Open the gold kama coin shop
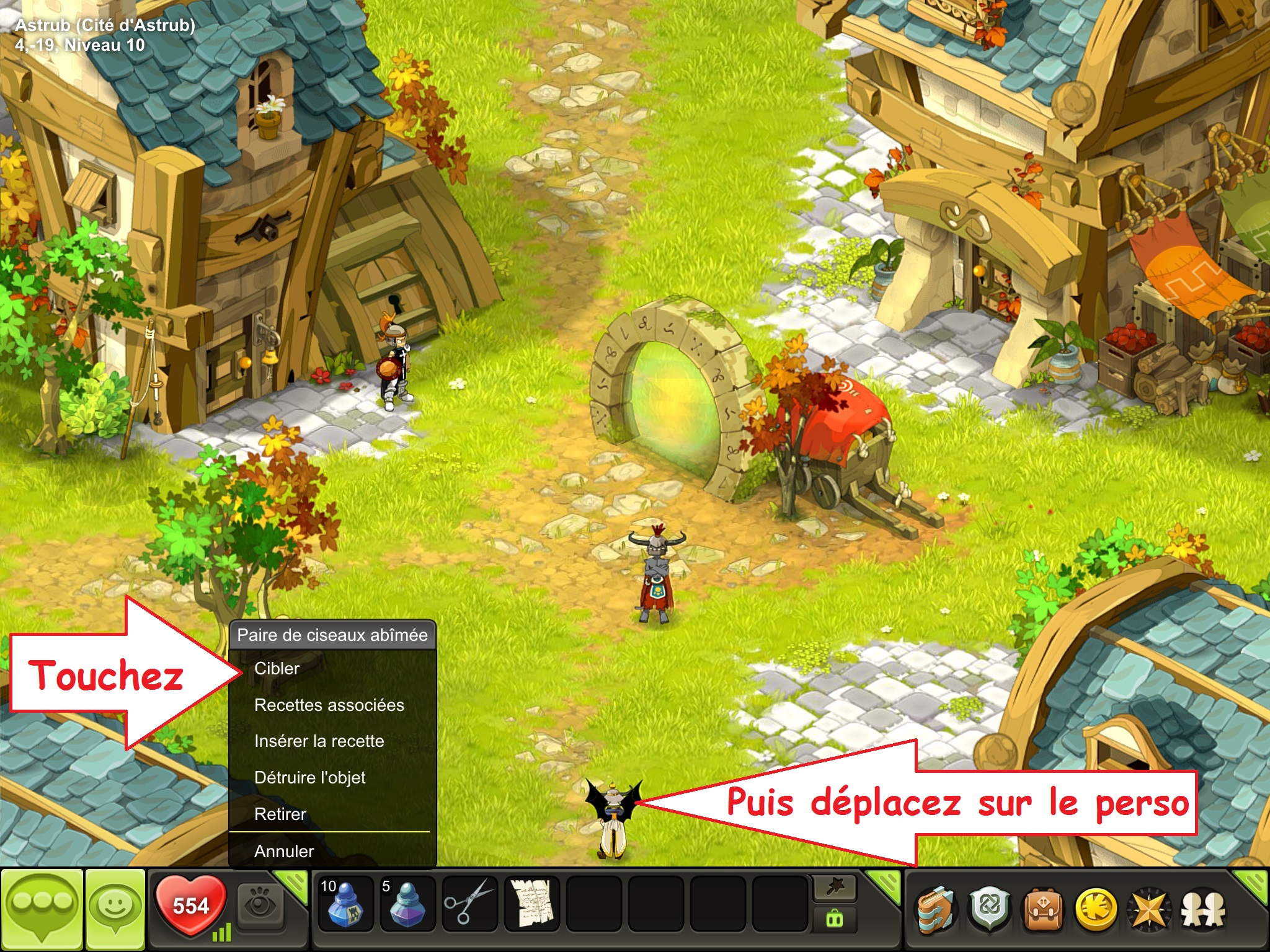1270x952 pixels. tap(1096, 910)
